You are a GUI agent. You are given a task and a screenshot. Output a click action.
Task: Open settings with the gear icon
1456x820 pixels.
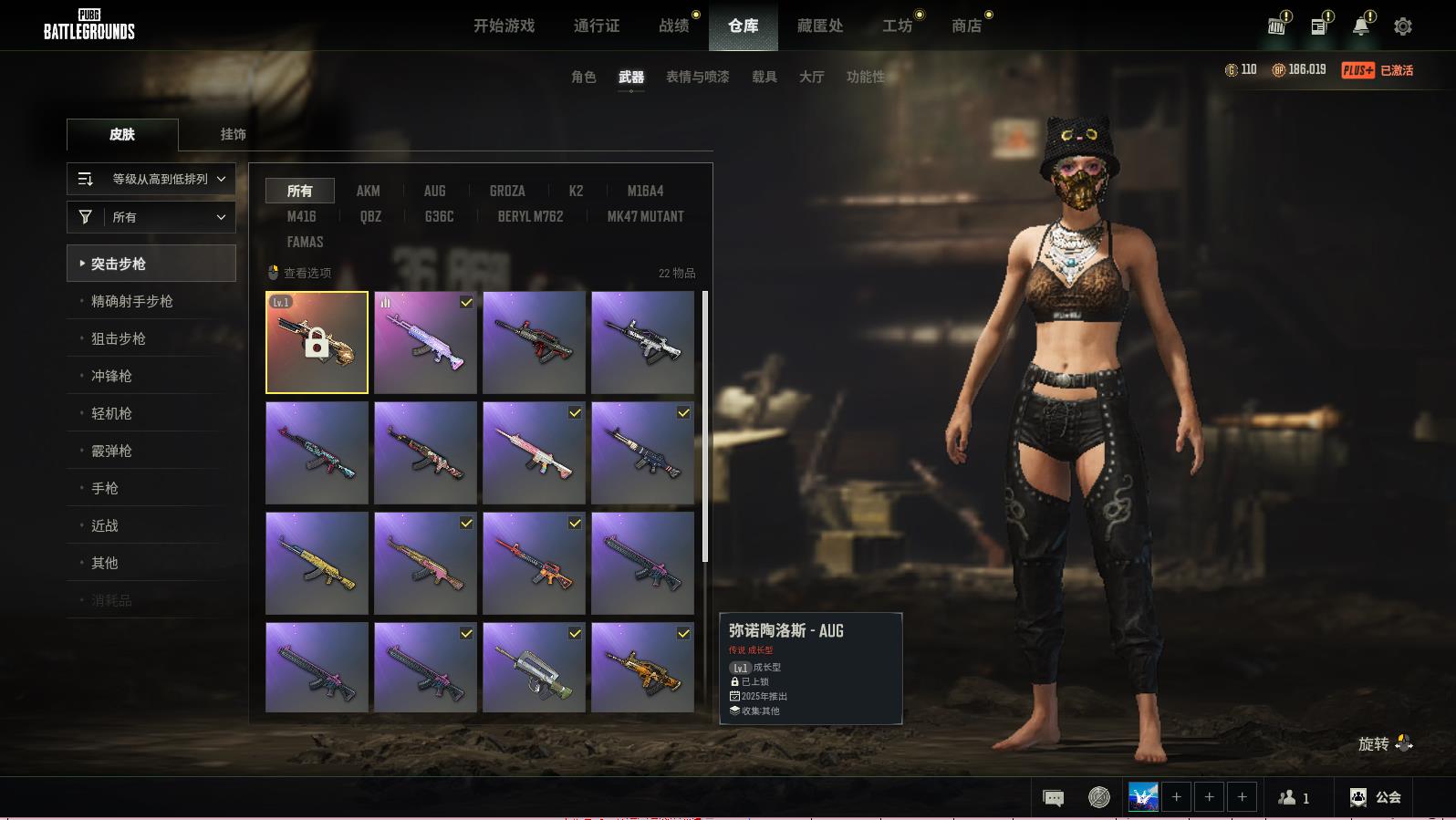tap(1403, 26)
